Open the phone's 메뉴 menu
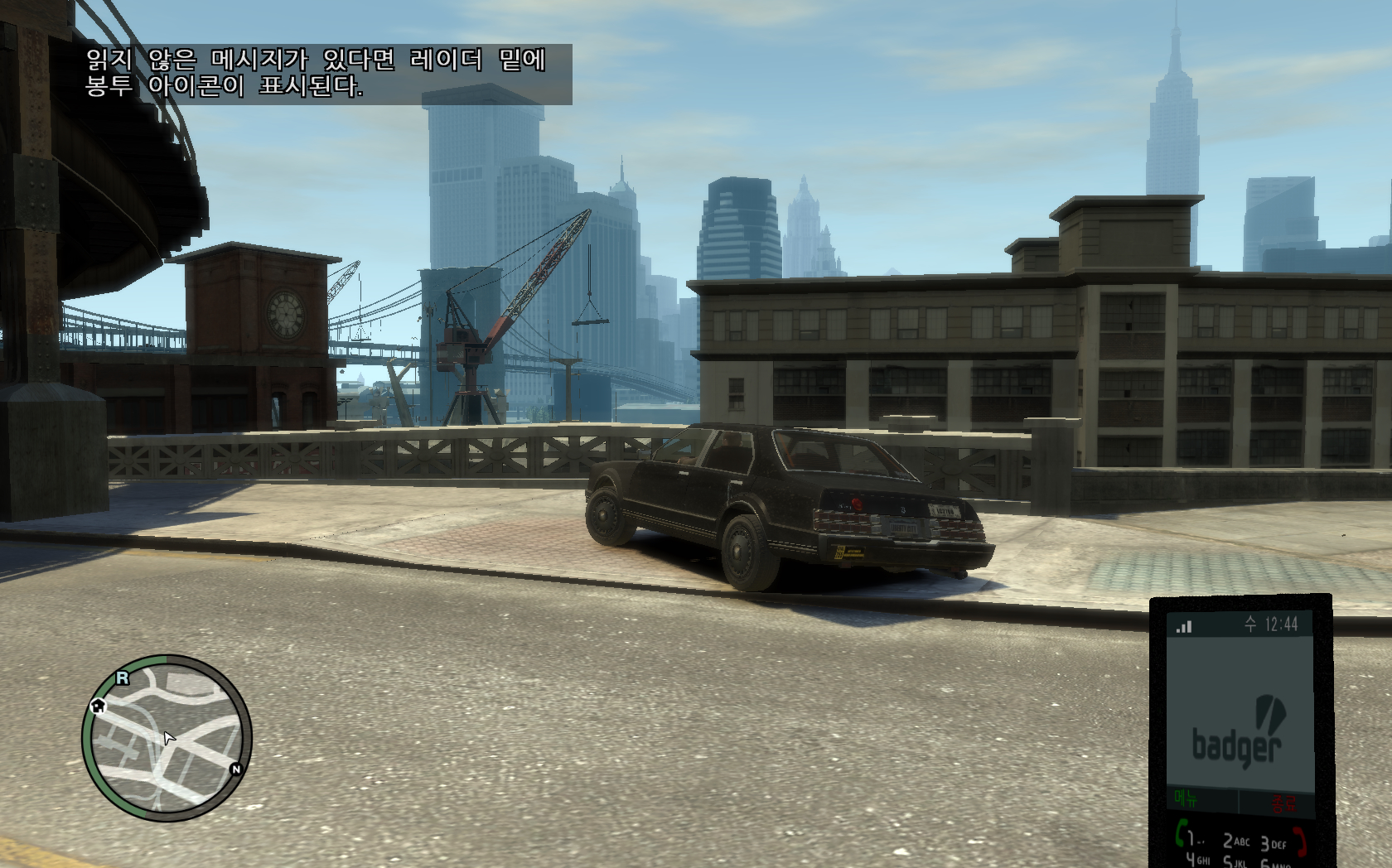This screenshot has width=1392, height=868. coord(1187,800)
